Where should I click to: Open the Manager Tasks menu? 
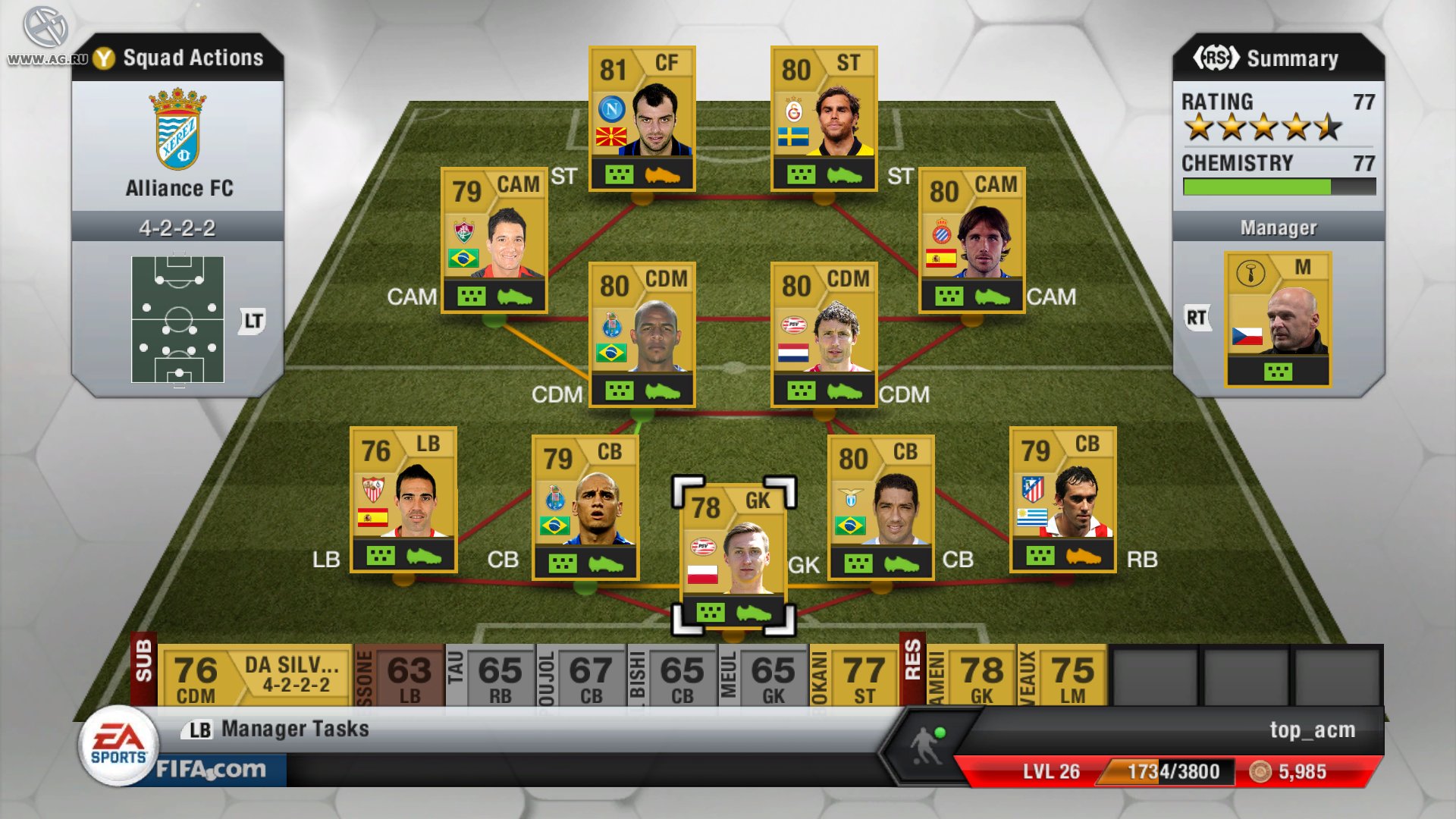pyautogui.click(x=293, y=729)
